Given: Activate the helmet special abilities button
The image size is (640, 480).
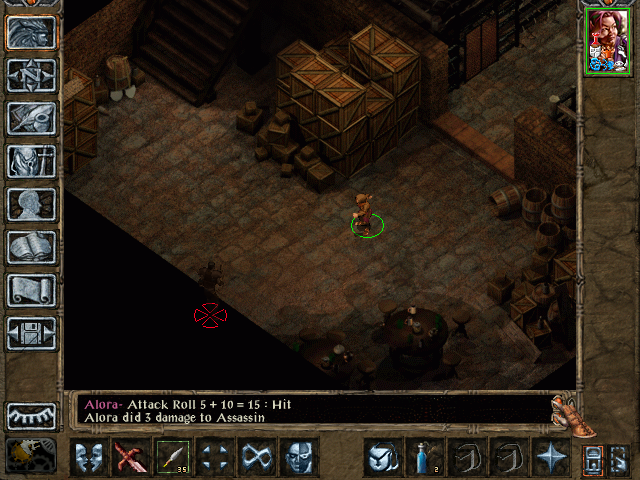Looking at the screenshot, I should pos(382,458).
